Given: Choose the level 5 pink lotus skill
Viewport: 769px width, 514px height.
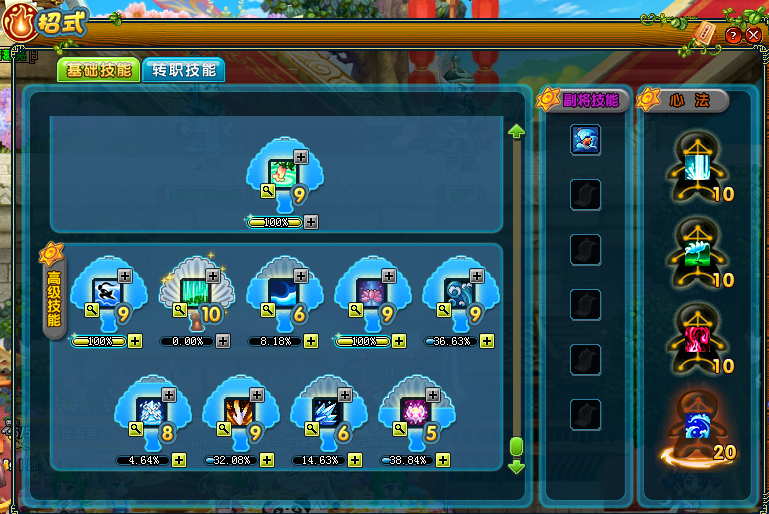Looking at the screenshot, I should (x=415, y=412).
